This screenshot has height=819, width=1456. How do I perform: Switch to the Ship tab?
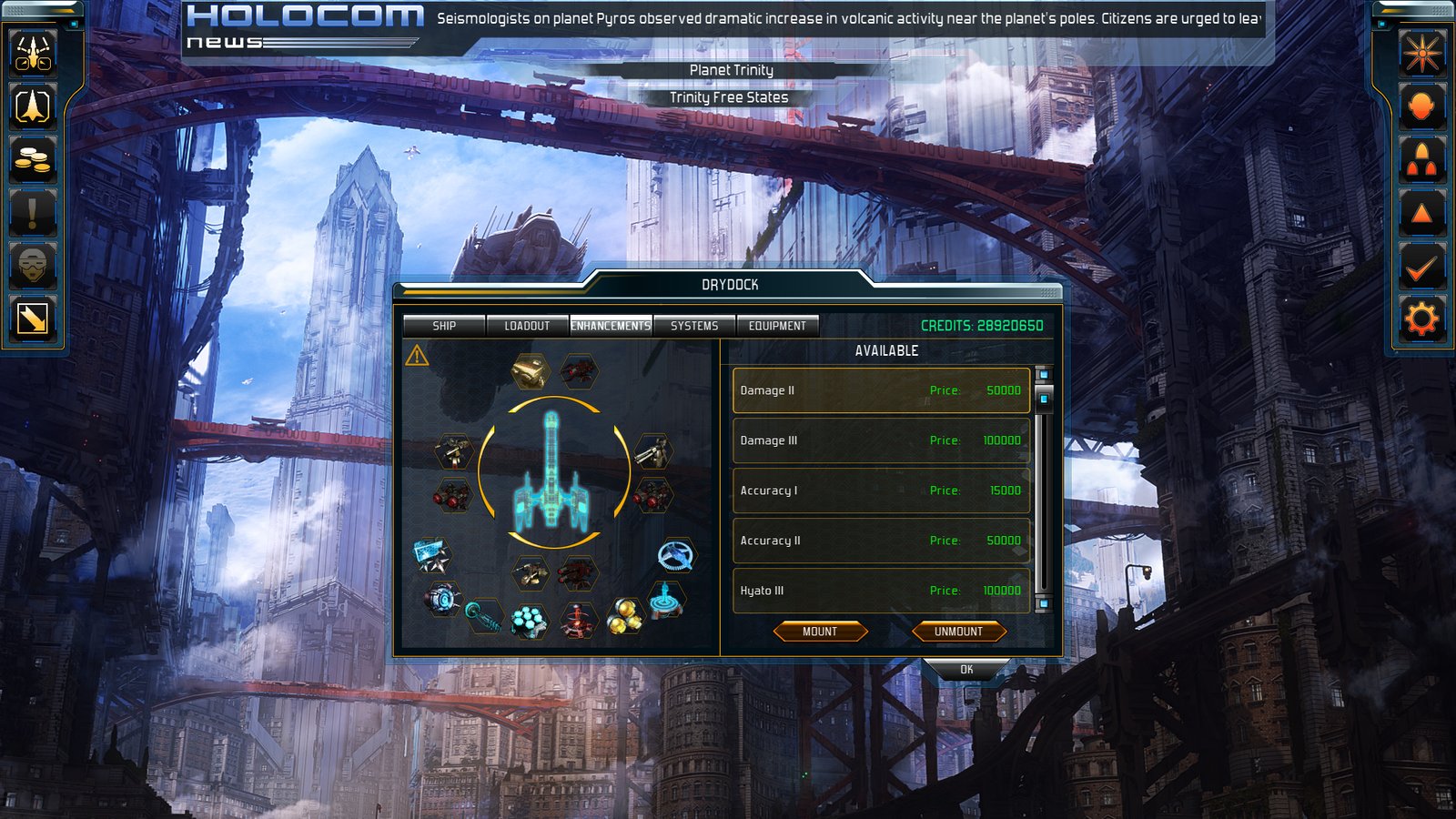(x=444, y=326)
